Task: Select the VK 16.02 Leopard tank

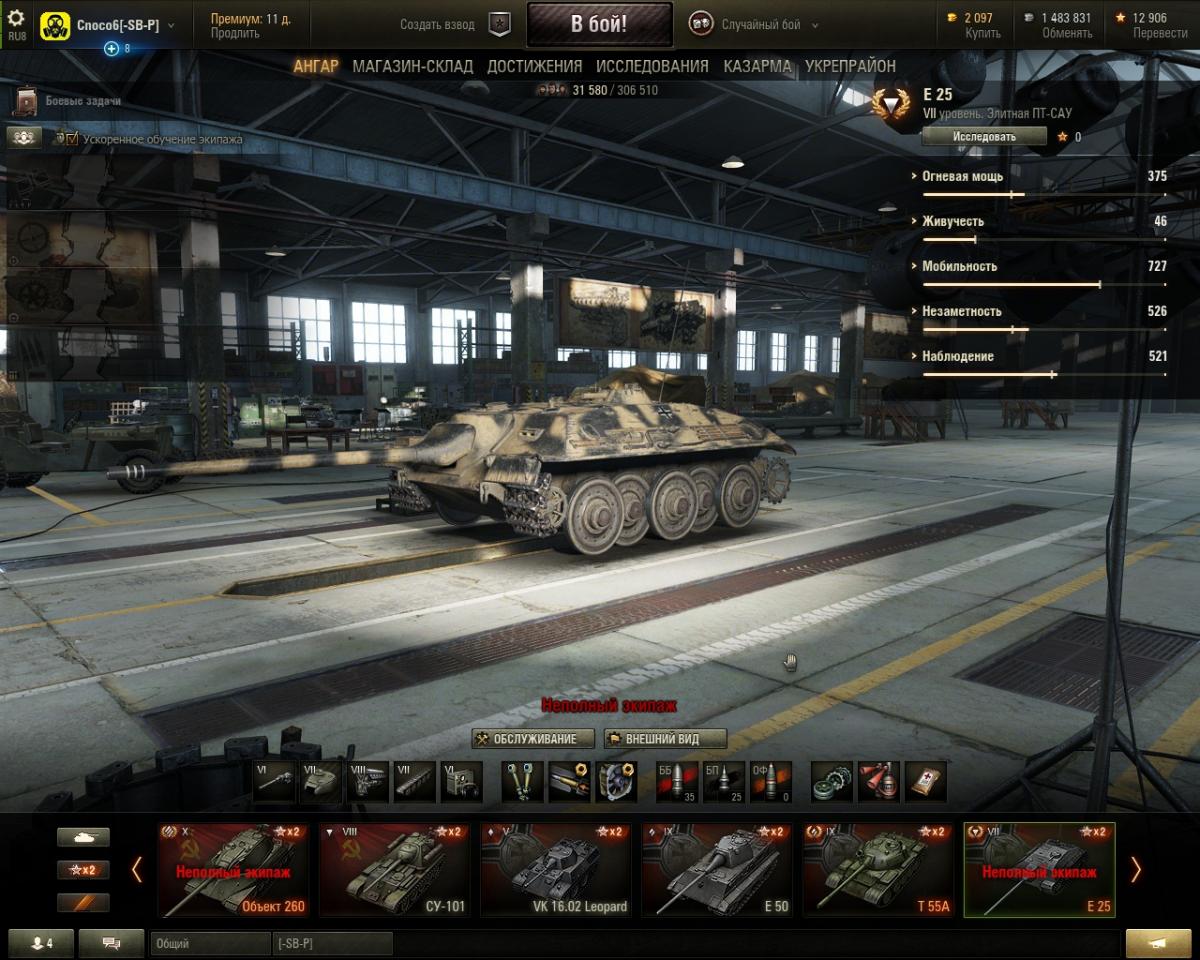Action: point(554,869)
